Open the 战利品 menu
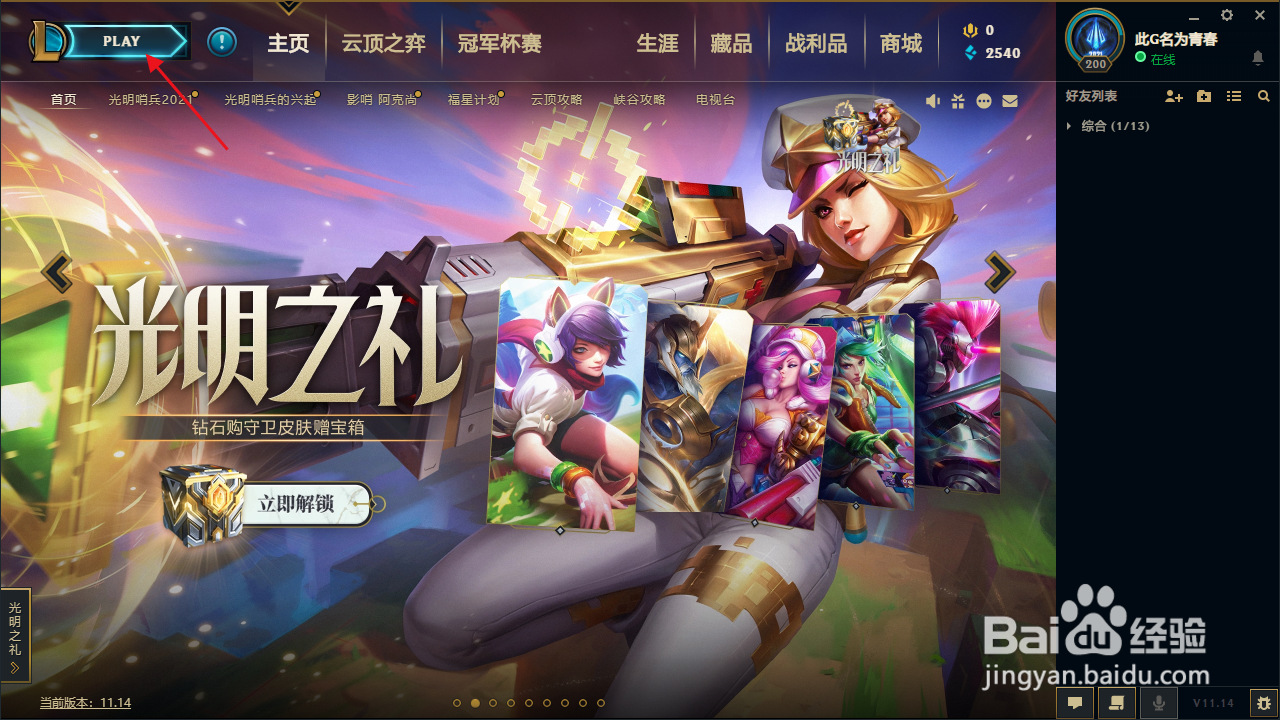1280x720 pixels. tap(816, 43)
